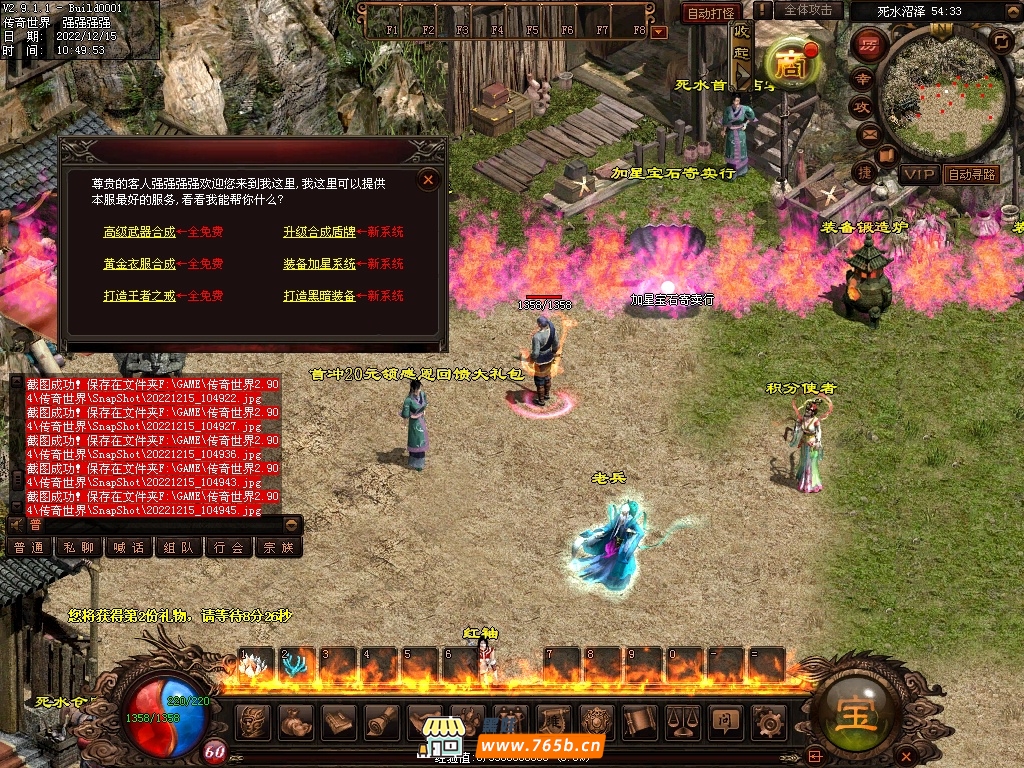Choose 升级合成盾牌 dialogue option
1024x768 pixels.
319,232
